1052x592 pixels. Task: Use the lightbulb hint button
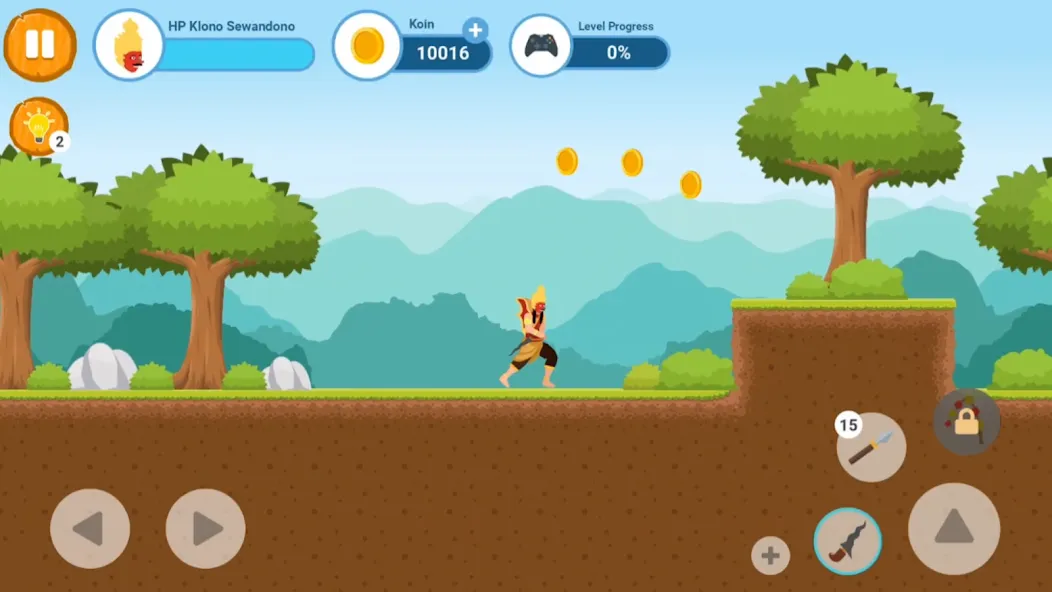pyautogui.click(x=38, y=126)
